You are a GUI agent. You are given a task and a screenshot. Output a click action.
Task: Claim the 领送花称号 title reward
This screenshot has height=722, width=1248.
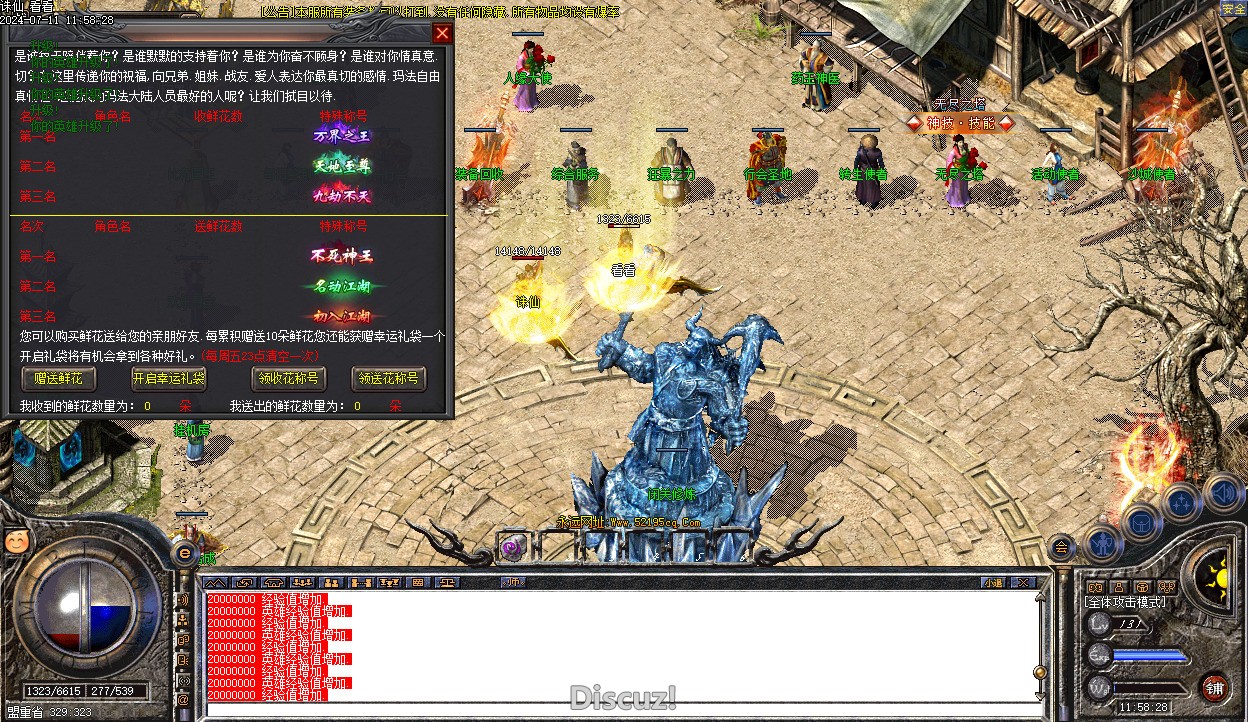[389, 378]
